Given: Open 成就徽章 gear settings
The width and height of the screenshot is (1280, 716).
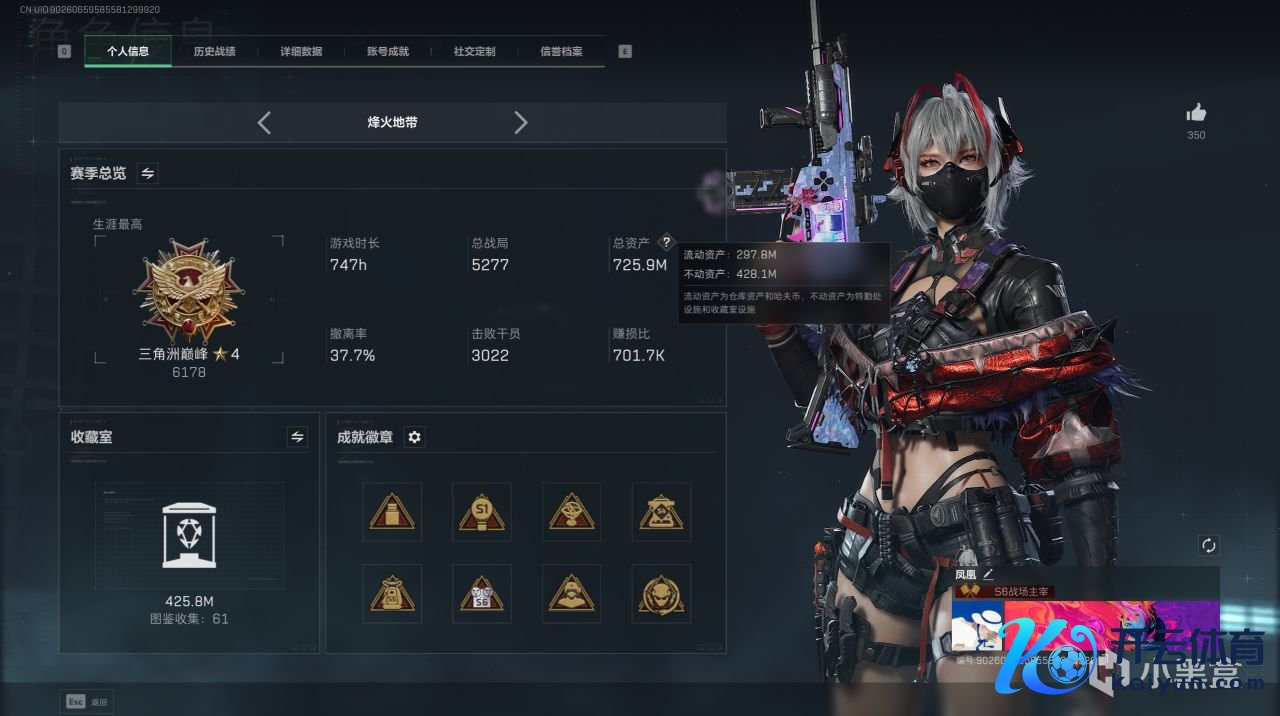Looking at the screenshot, I should coord(415,437).
